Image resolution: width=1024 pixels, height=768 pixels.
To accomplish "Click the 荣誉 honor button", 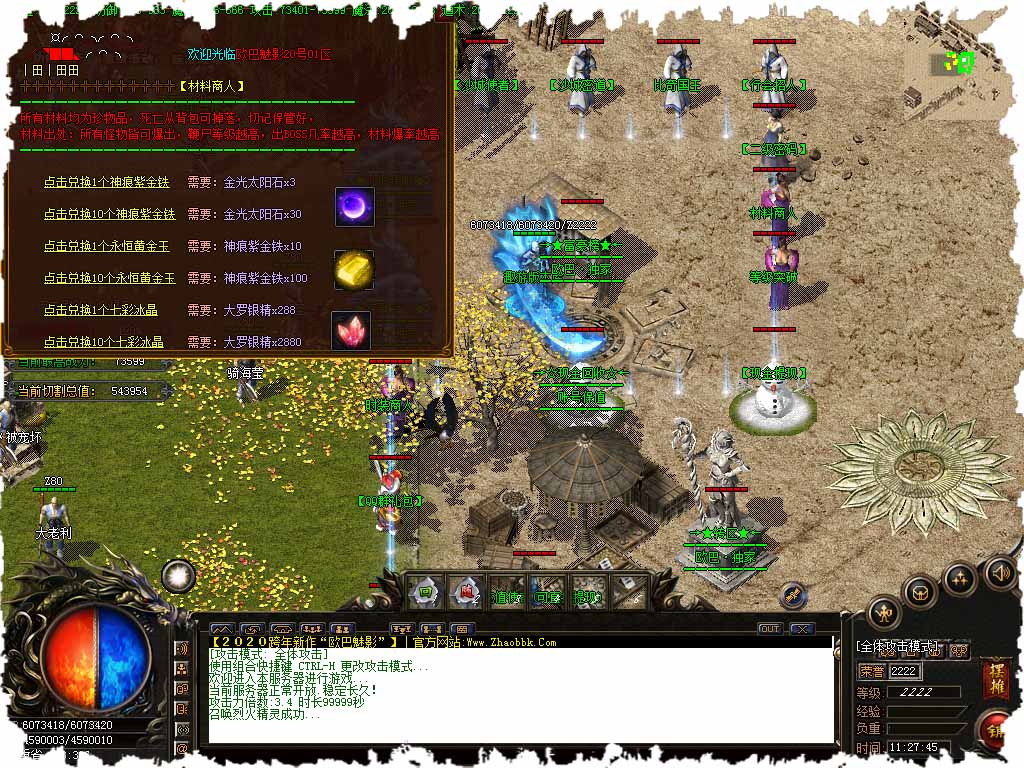I will tap(872, 671).
